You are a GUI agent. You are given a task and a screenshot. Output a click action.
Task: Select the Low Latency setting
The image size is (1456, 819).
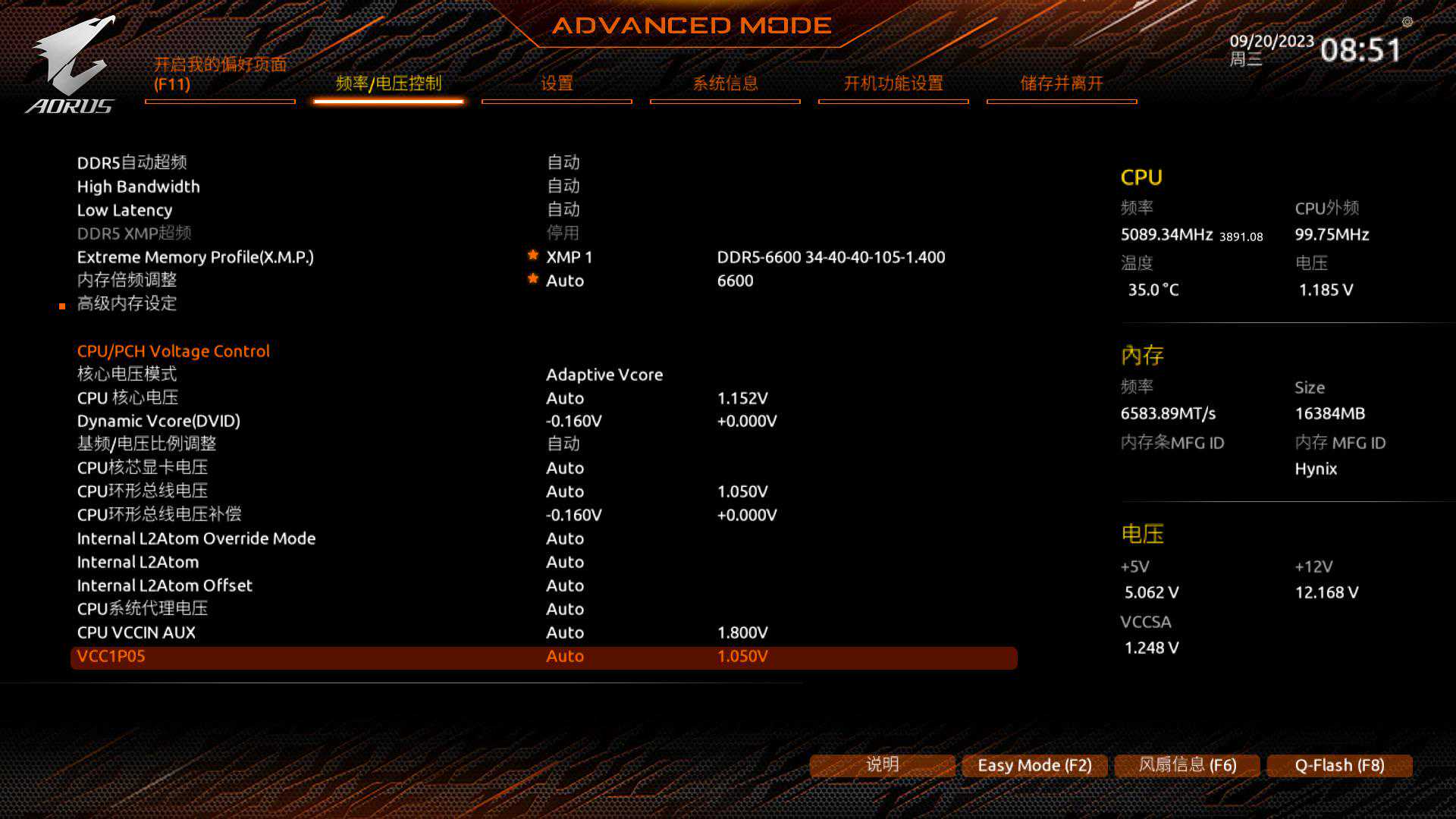pyautogui.click(x=125, y=210)
